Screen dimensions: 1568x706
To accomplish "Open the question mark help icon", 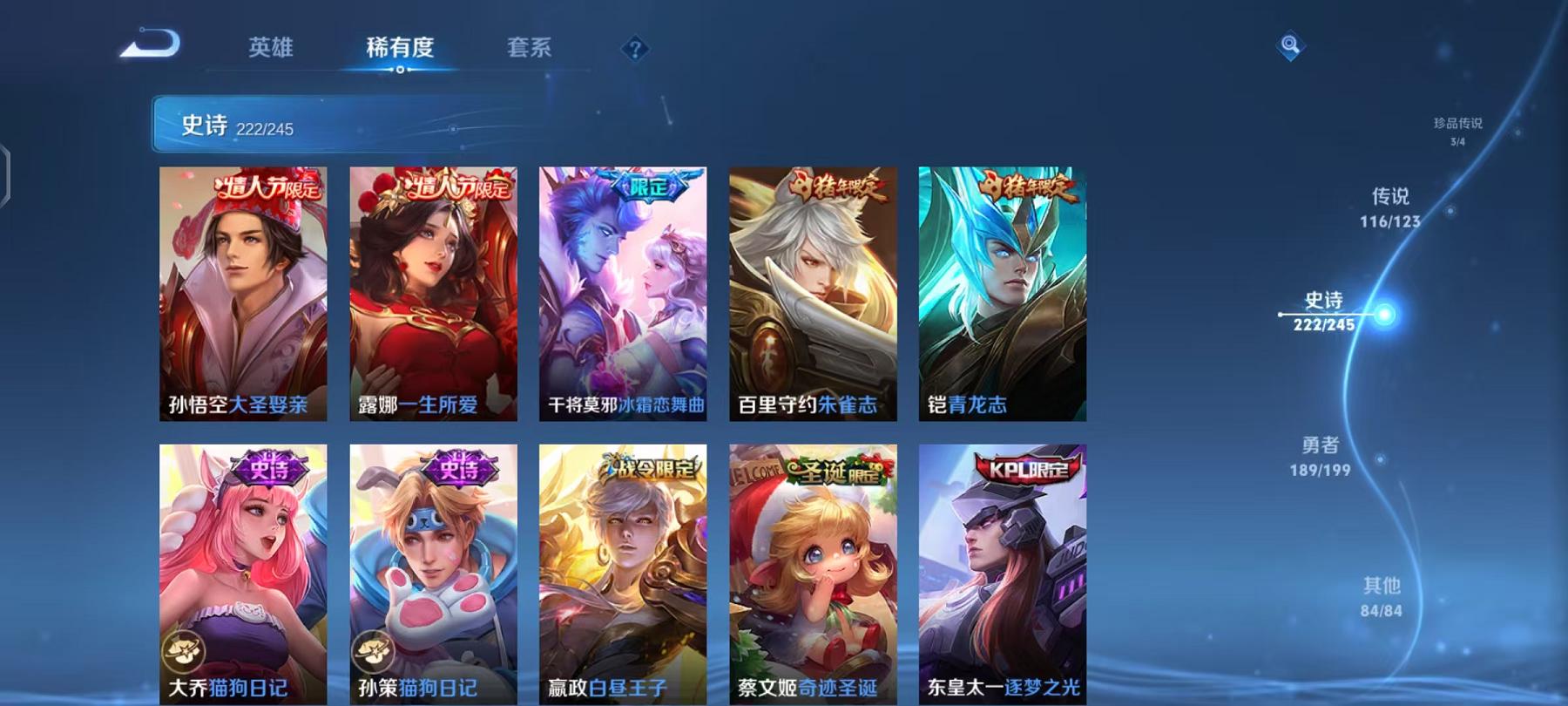I will click(x=636, y=48).
